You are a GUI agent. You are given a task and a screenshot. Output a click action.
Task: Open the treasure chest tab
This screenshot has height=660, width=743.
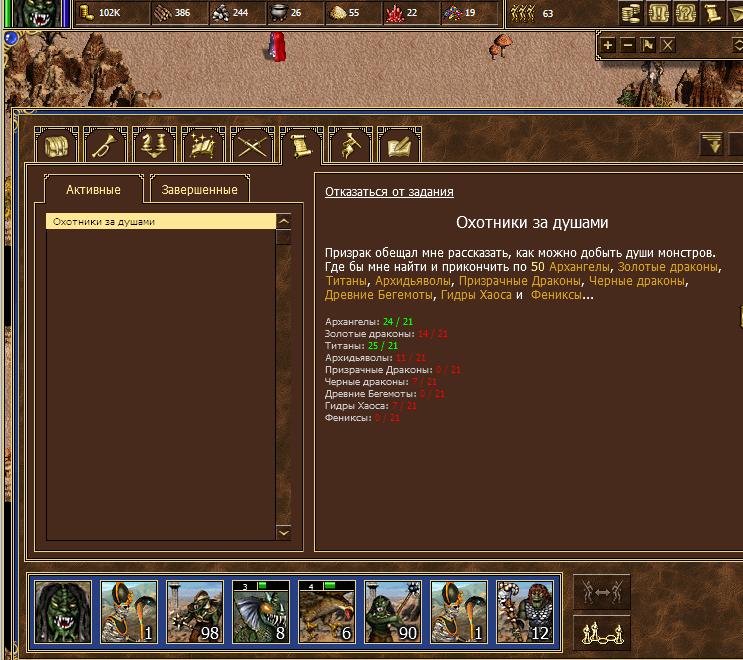coord(55,146)
